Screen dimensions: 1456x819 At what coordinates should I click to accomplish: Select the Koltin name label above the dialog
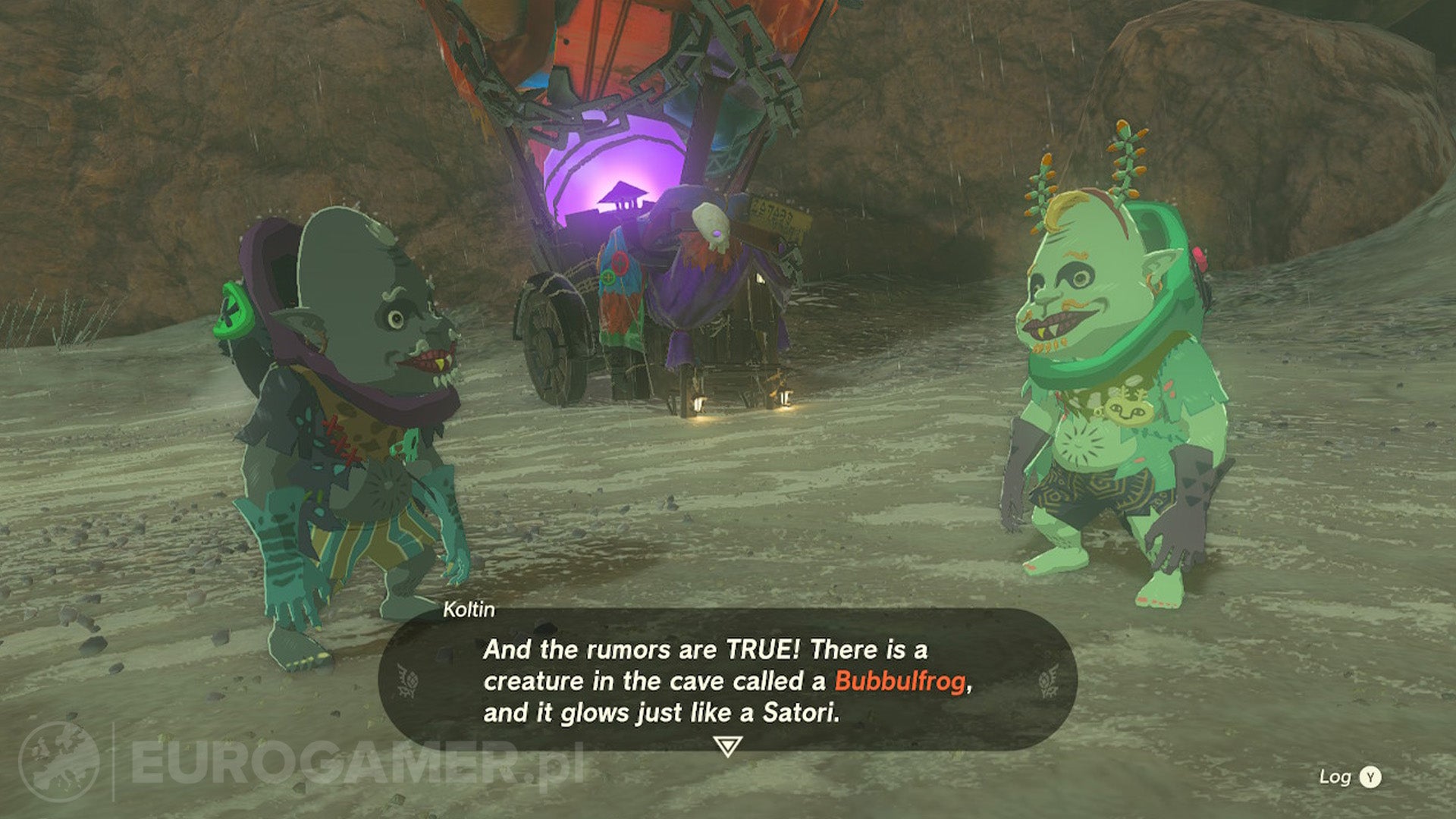[469, 607]
